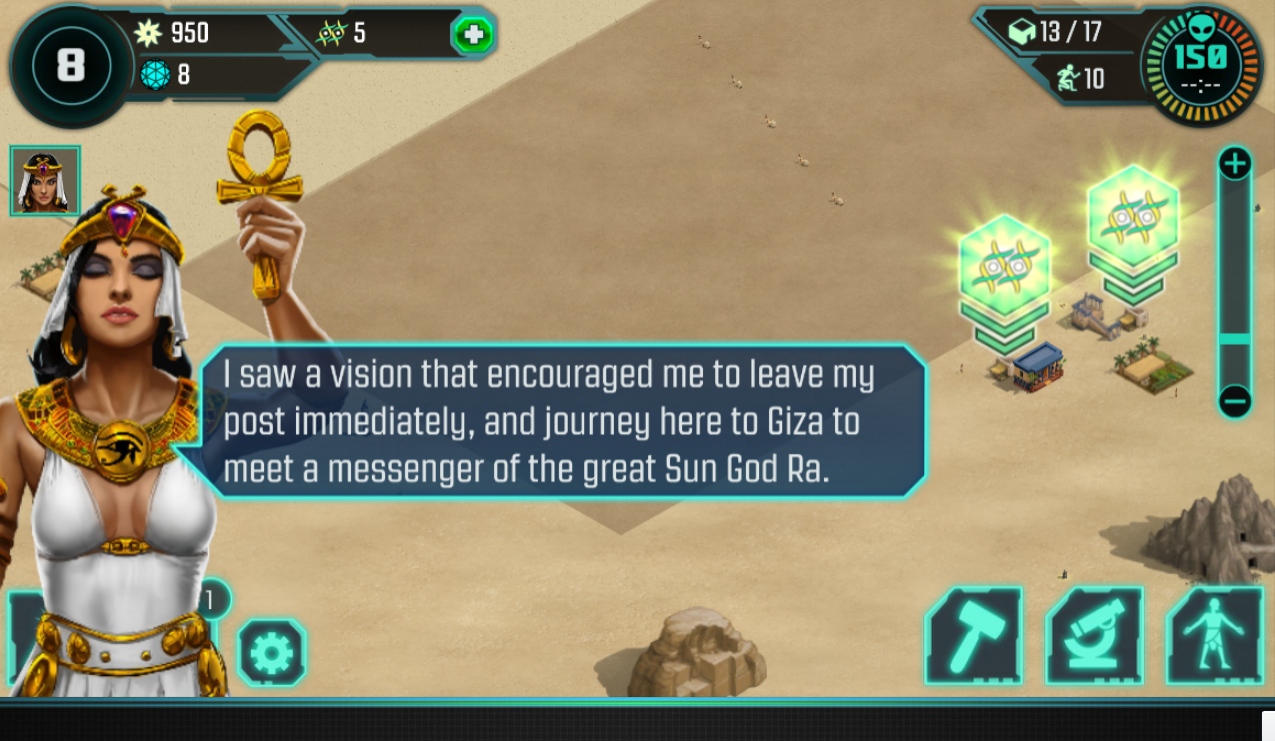Open the human figure population menu

1214,636
